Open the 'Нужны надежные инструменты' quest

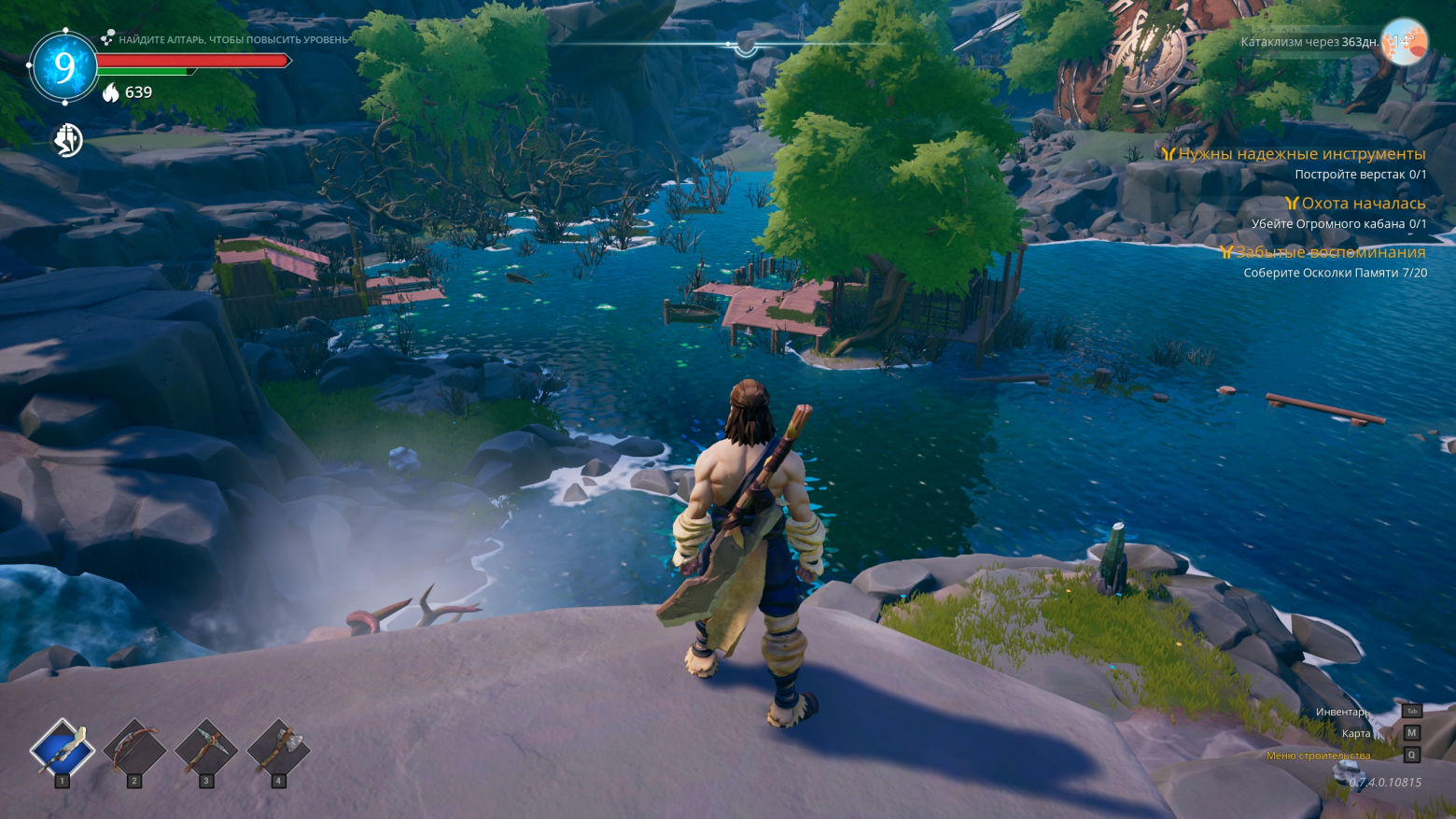pyautogui.click(x=1301, y=154)
